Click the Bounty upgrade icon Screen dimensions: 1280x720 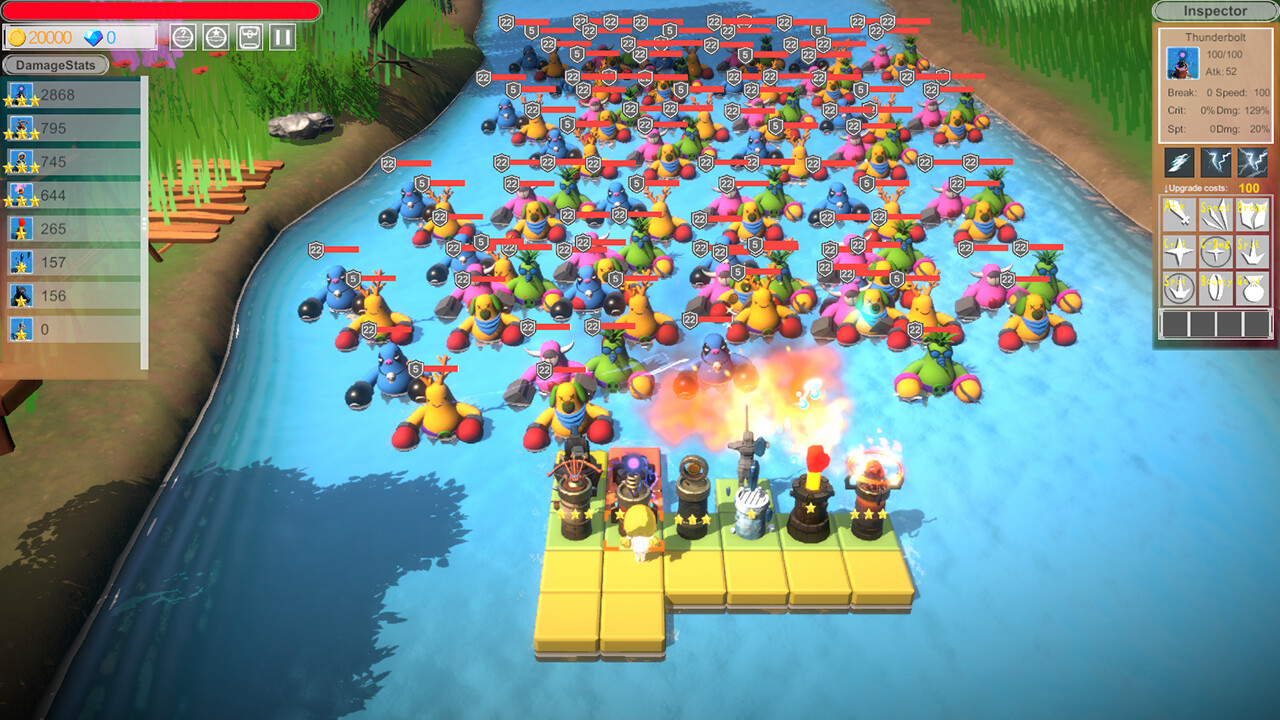click(1216, 288)
